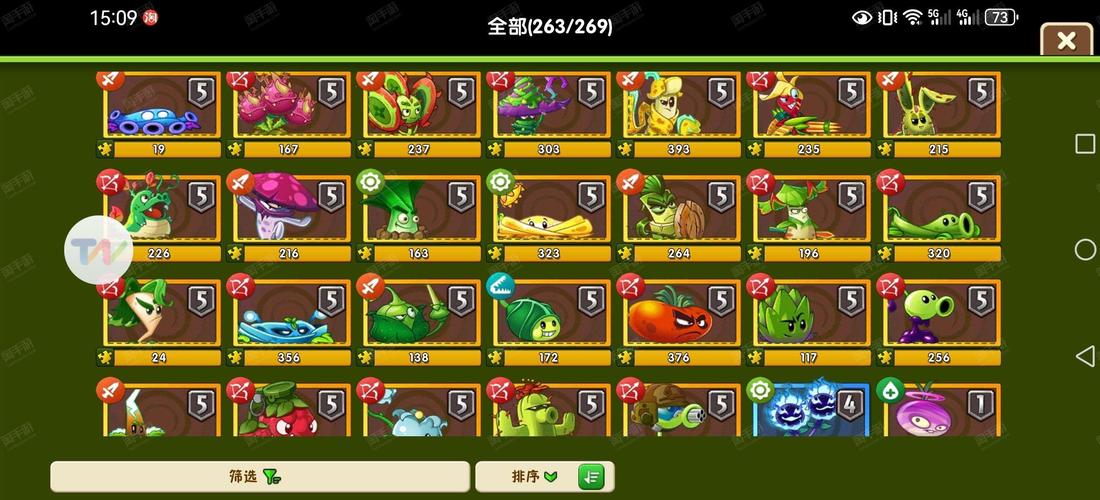
Task: Tap the Android back triangle button
Action: [x=1085, y=355]
